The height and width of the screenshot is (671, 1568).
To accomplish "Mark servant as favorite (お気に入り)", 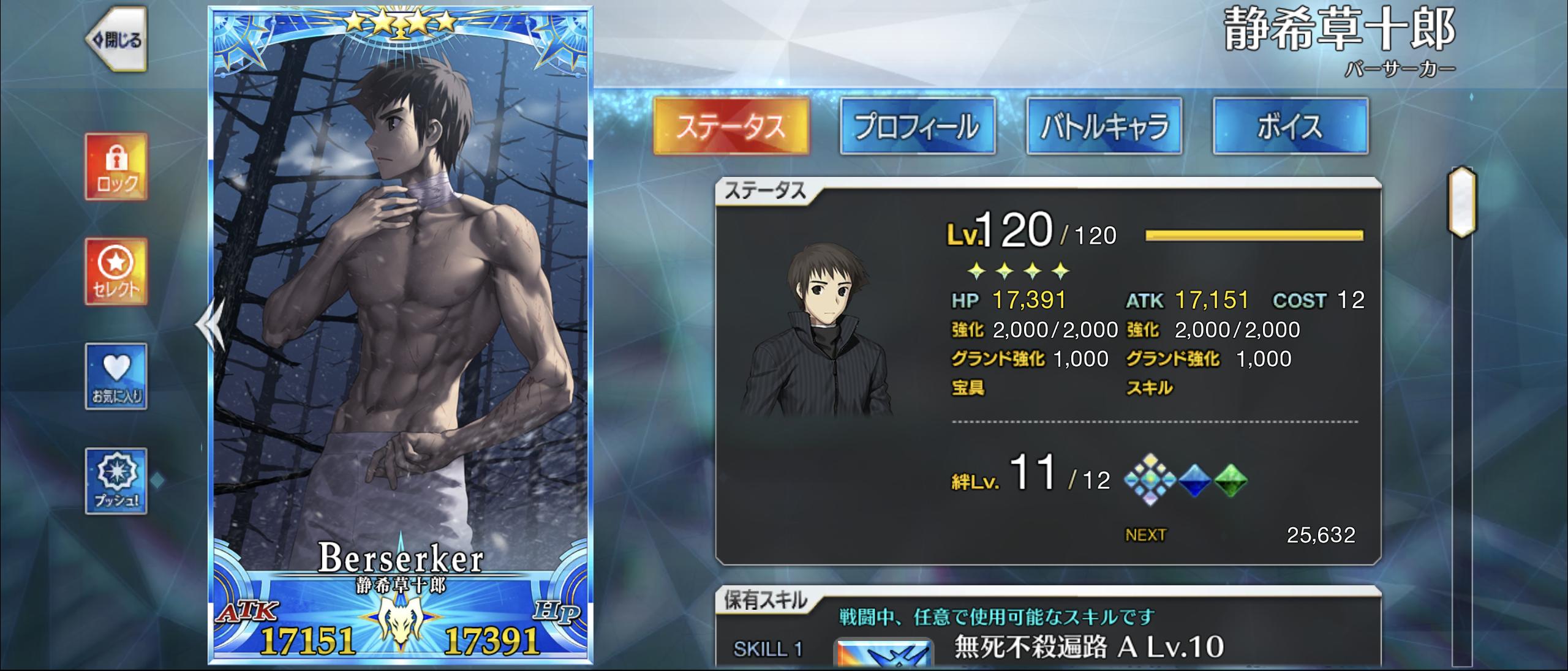I will 116,376.
